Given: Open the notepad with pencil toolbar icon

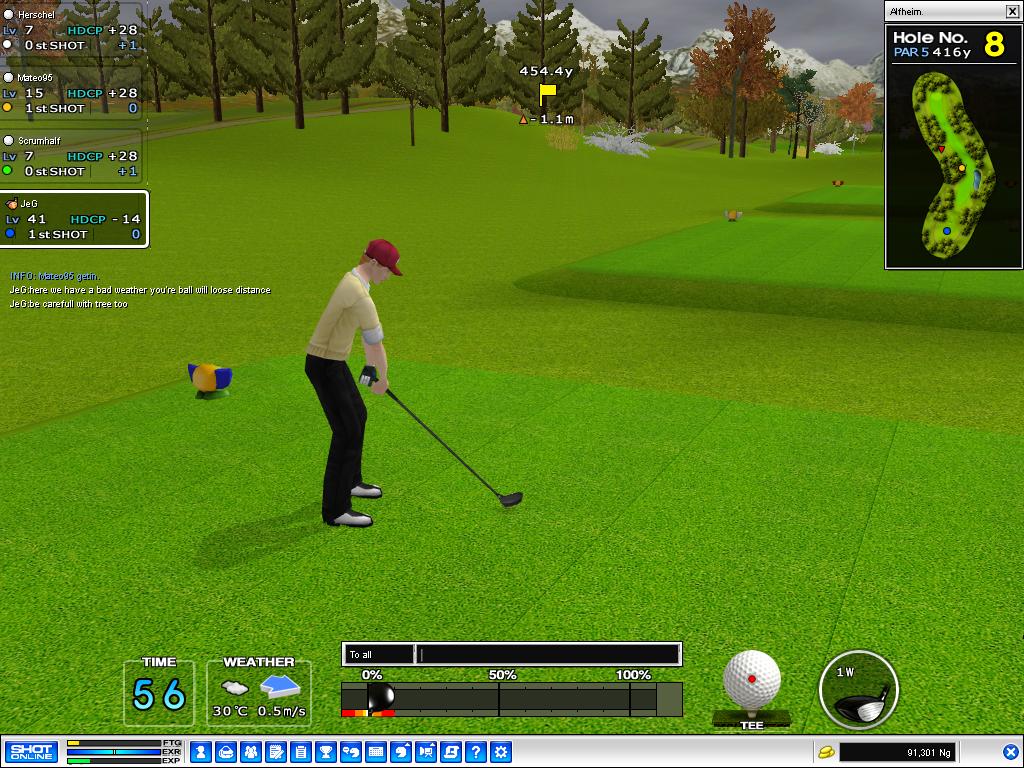Looking at the screenshot, I should [x=276, y=751].
